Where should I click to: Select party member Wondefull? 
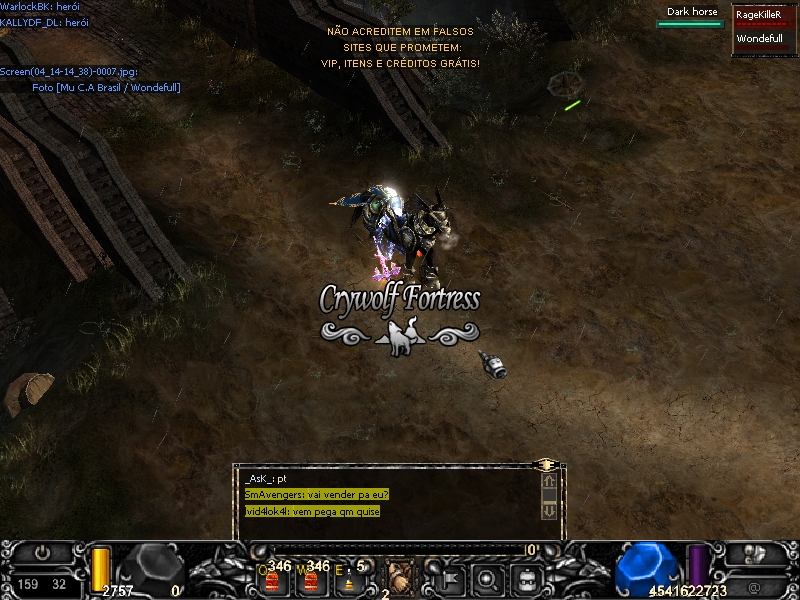pos(758,39)
